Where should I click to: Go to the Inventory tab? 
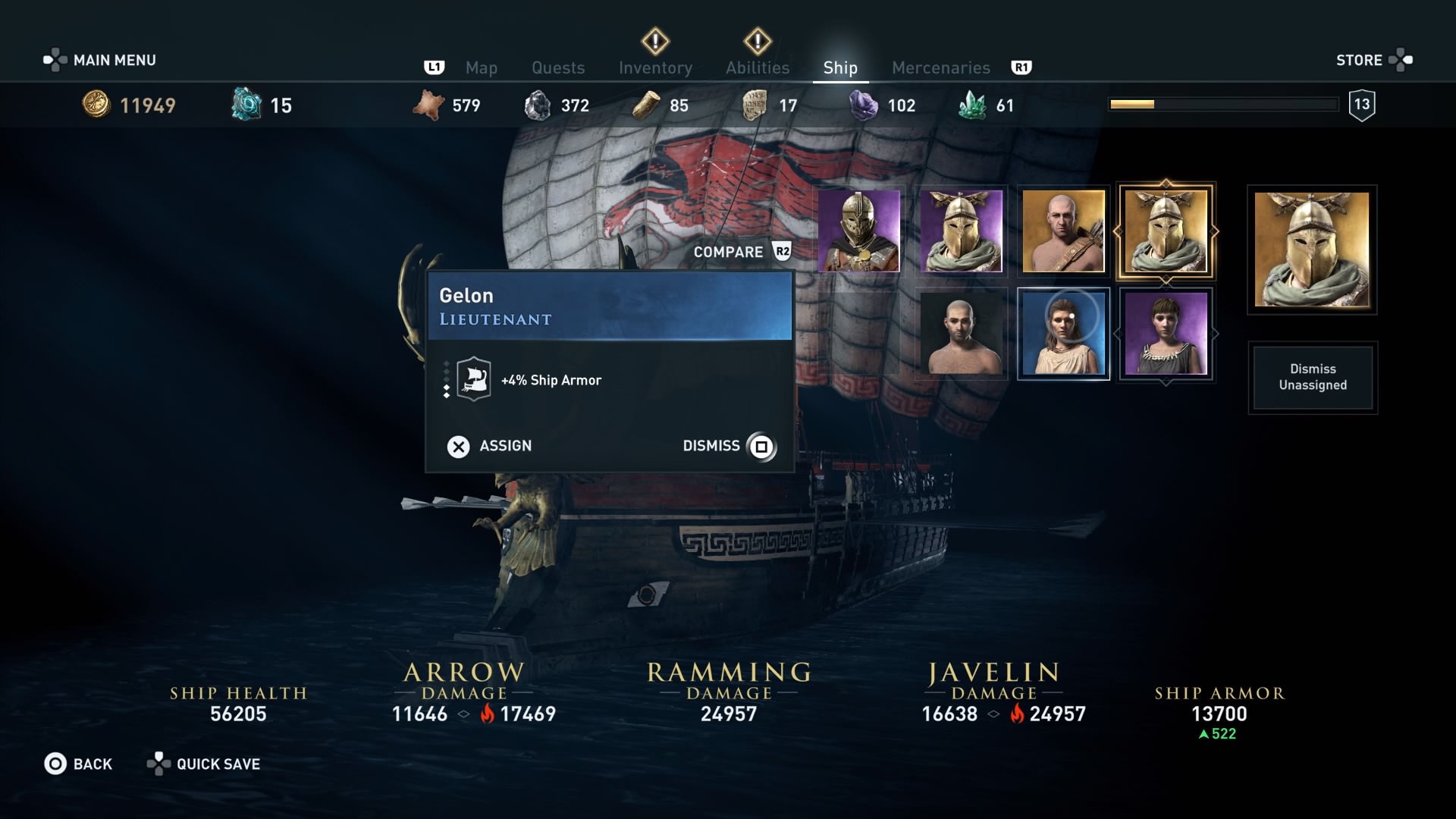655,68
